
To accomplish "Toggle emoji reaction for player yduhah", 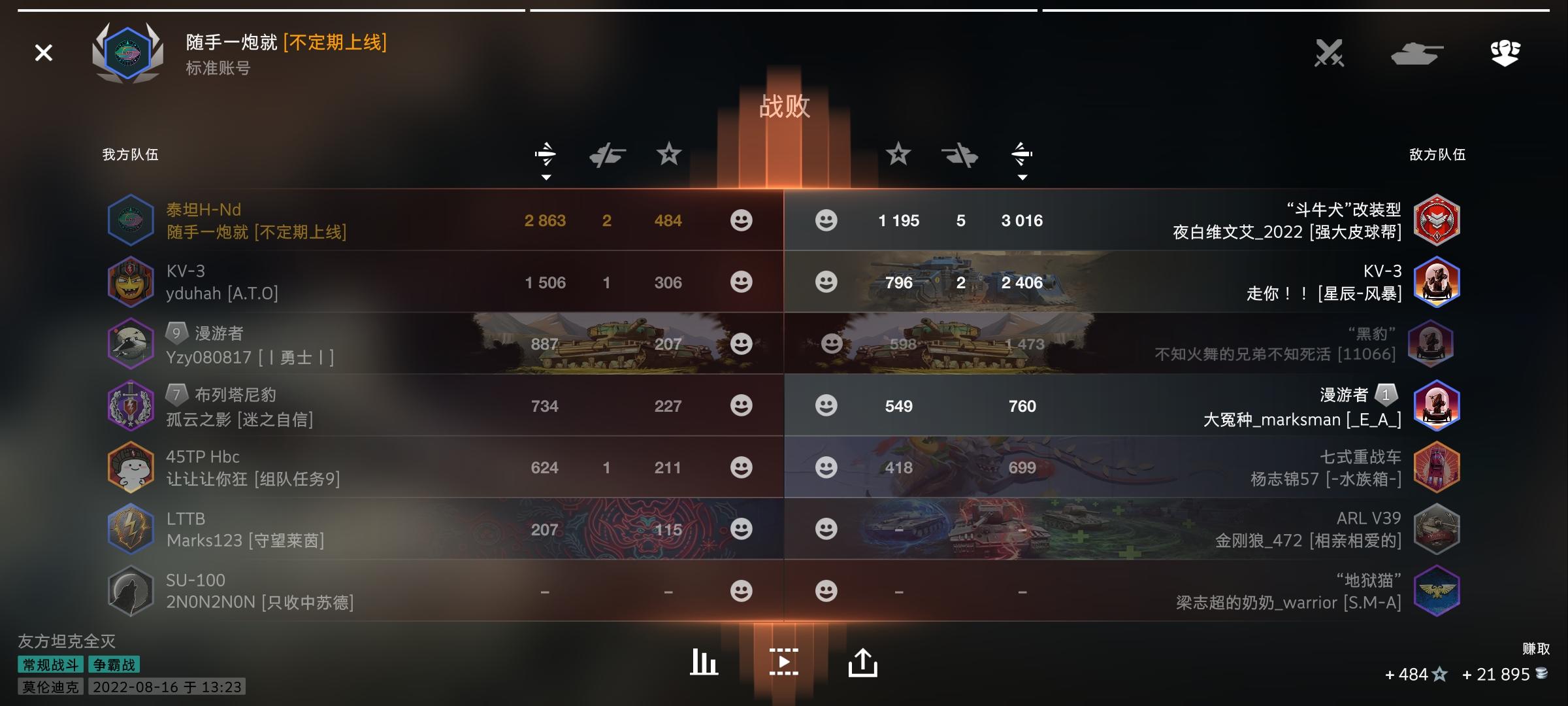I will point(741,282).
